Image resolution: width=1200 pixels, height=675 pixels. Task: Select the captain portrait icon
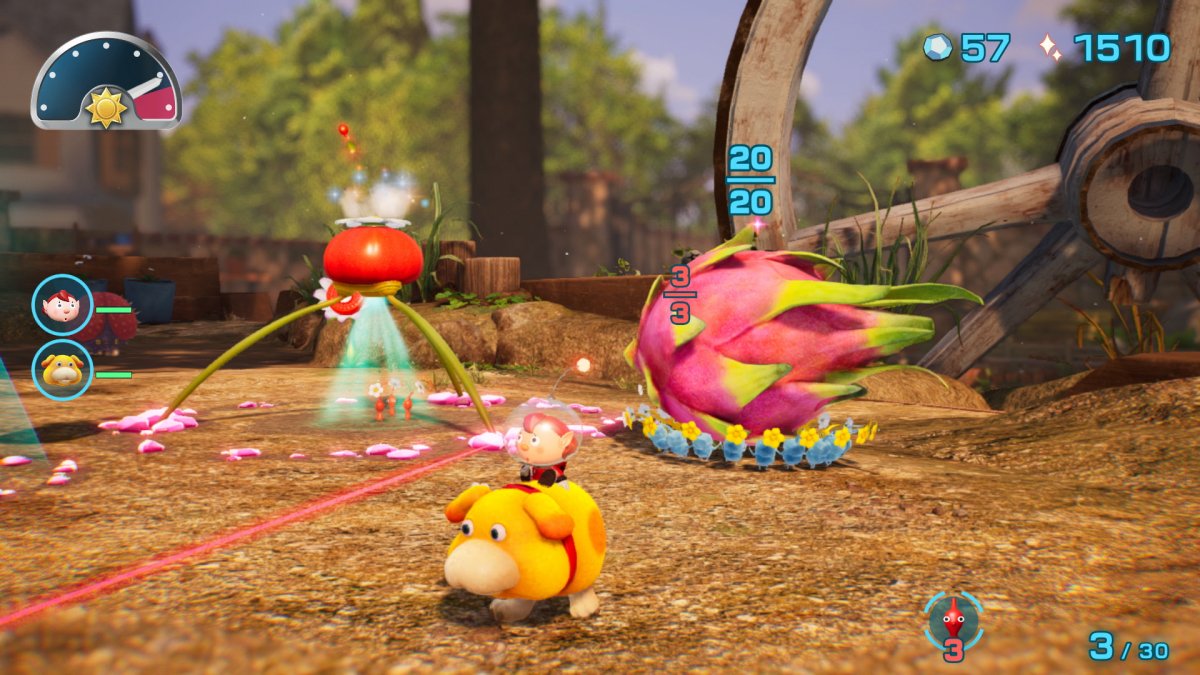62,305
